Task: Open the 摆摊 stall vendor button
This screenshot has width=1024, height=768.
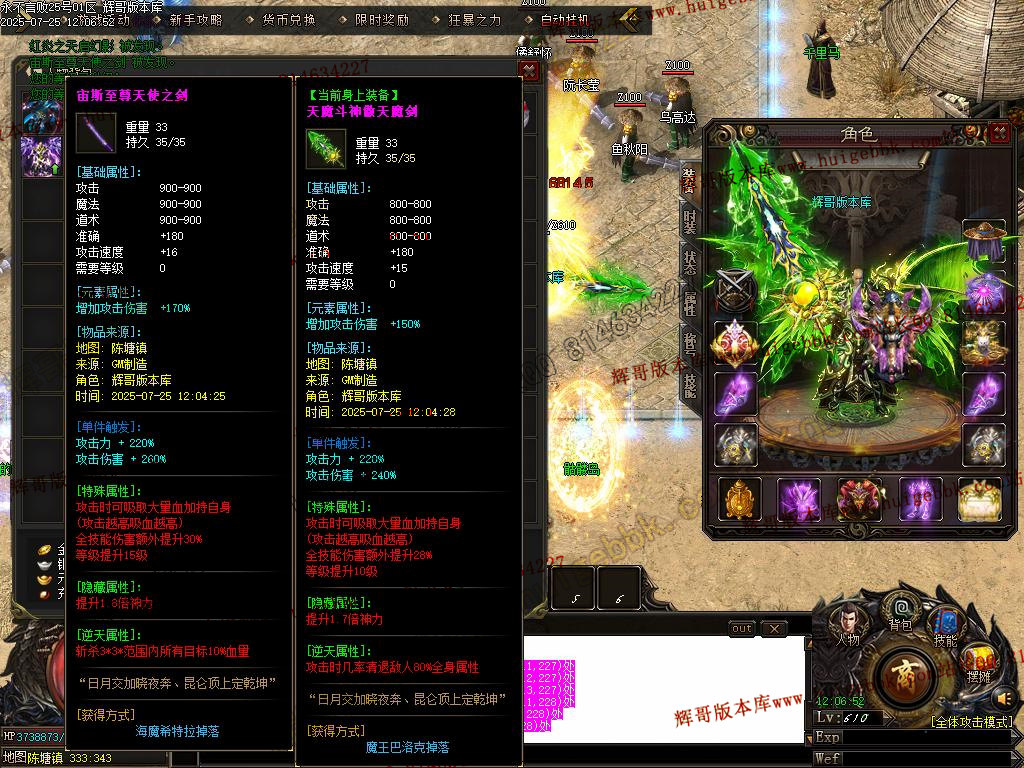Action: pyautogui.click(x=980, y=661)
